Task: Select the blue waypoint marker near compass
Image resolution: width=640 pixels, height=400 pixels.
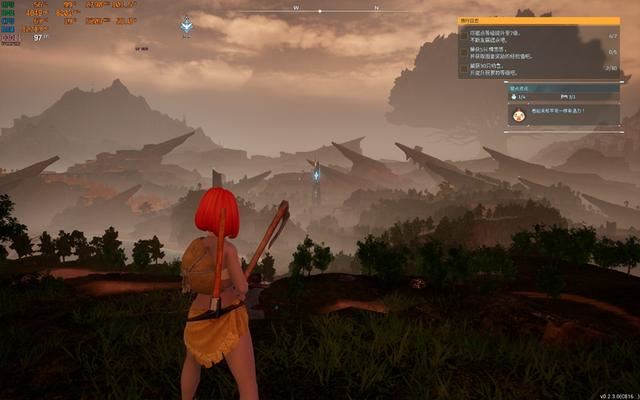Action: coord(186,26)
